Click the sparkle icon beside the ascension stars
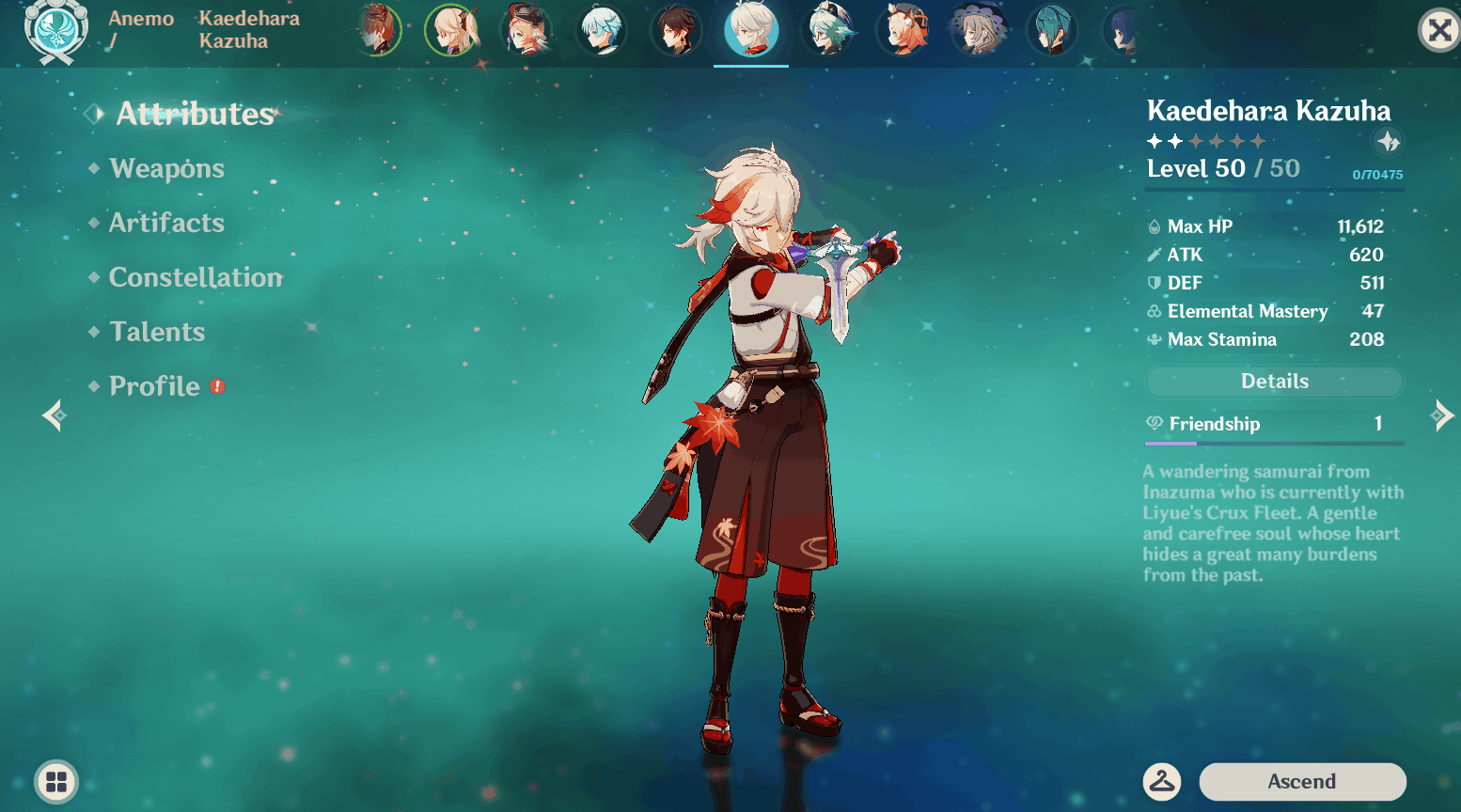This screenshot has width=1461, height=812. tap(1388, 142)
